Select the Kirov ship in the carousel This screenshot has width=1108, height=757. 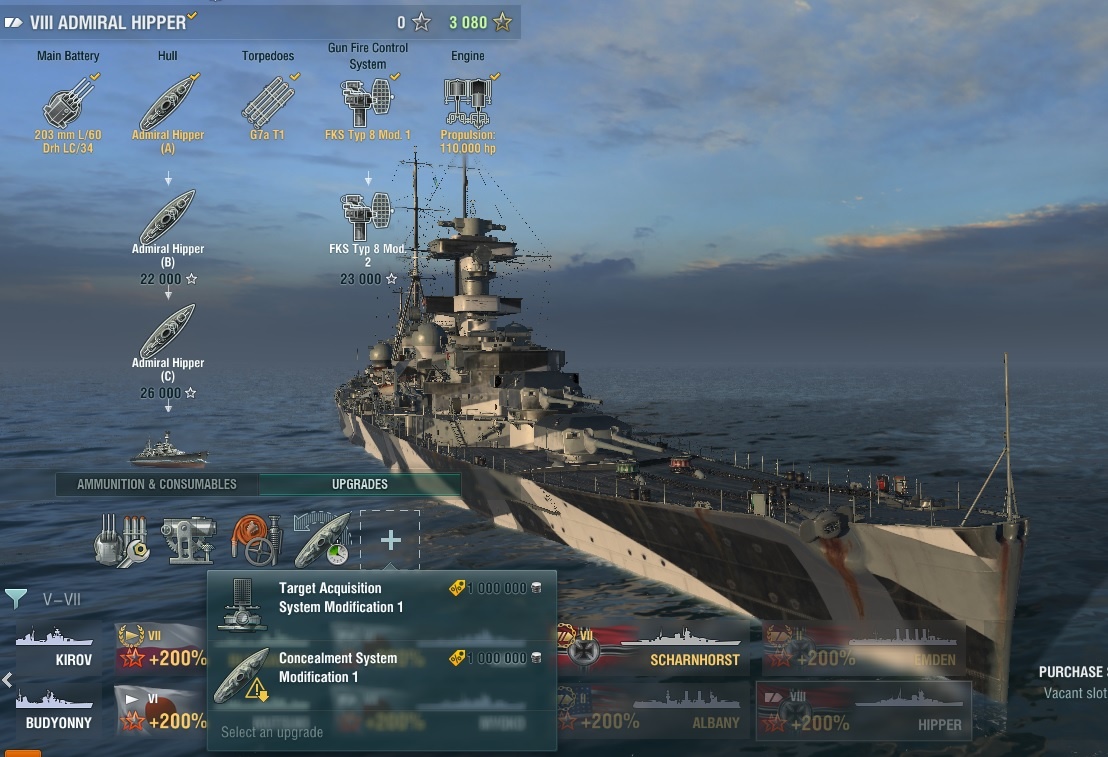(x=58, y=649)
